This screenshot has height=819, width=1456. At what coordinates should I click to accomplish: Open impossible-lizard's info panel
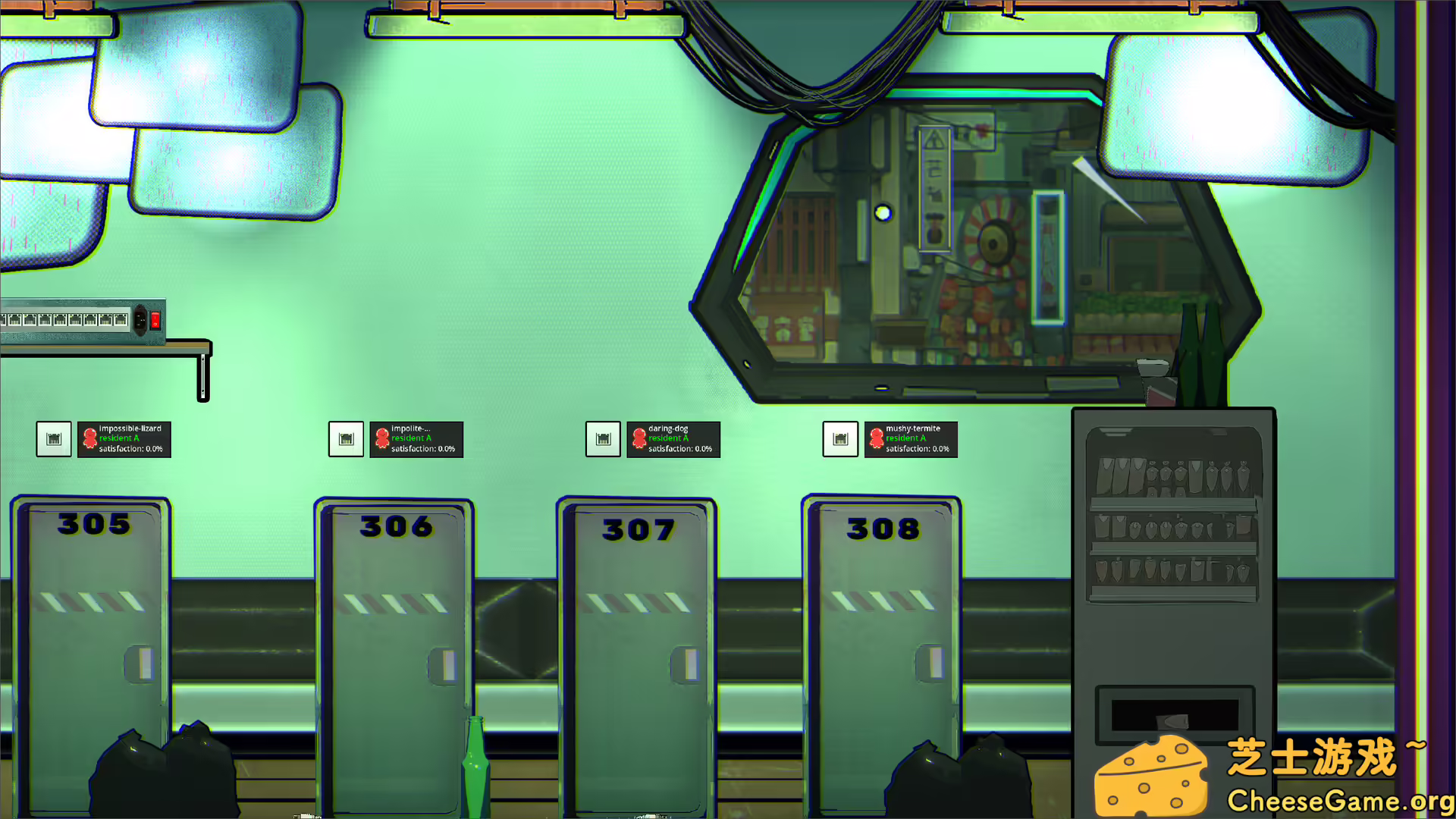(x=124, y=439)
